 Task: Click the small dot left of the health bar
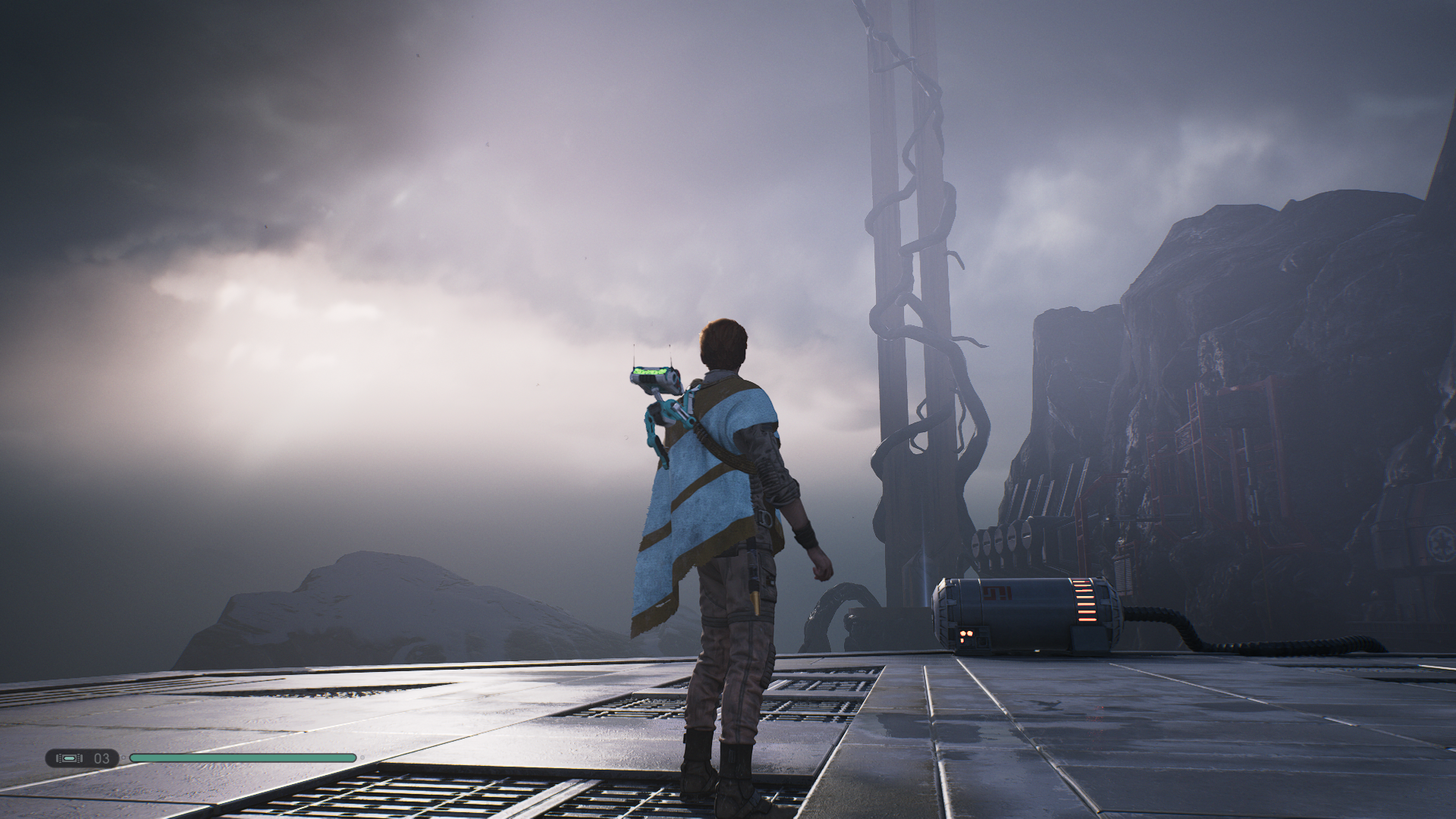pos(123,758)
